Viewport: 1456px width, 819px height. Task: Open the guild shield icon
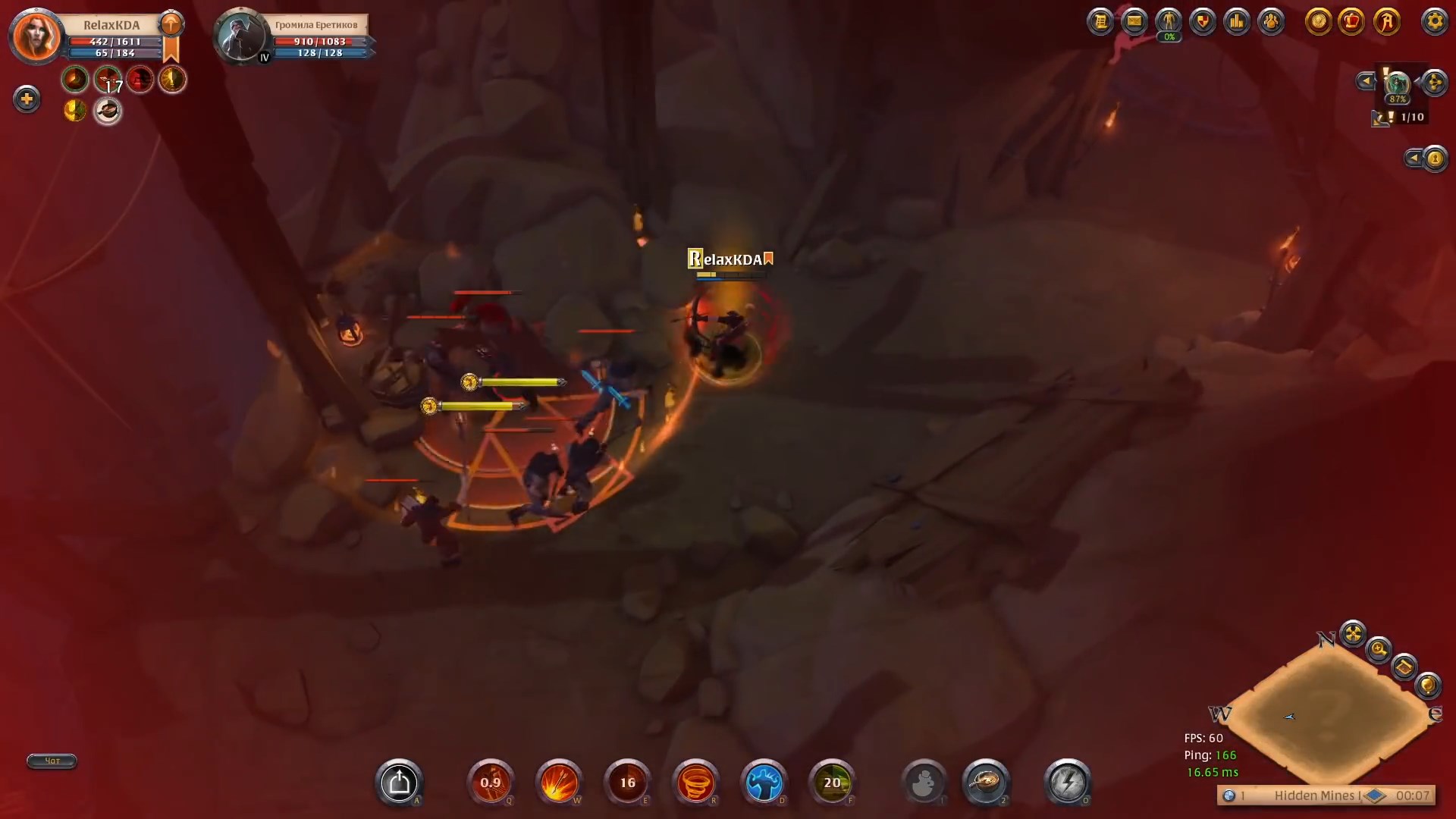click(1203, 21)
